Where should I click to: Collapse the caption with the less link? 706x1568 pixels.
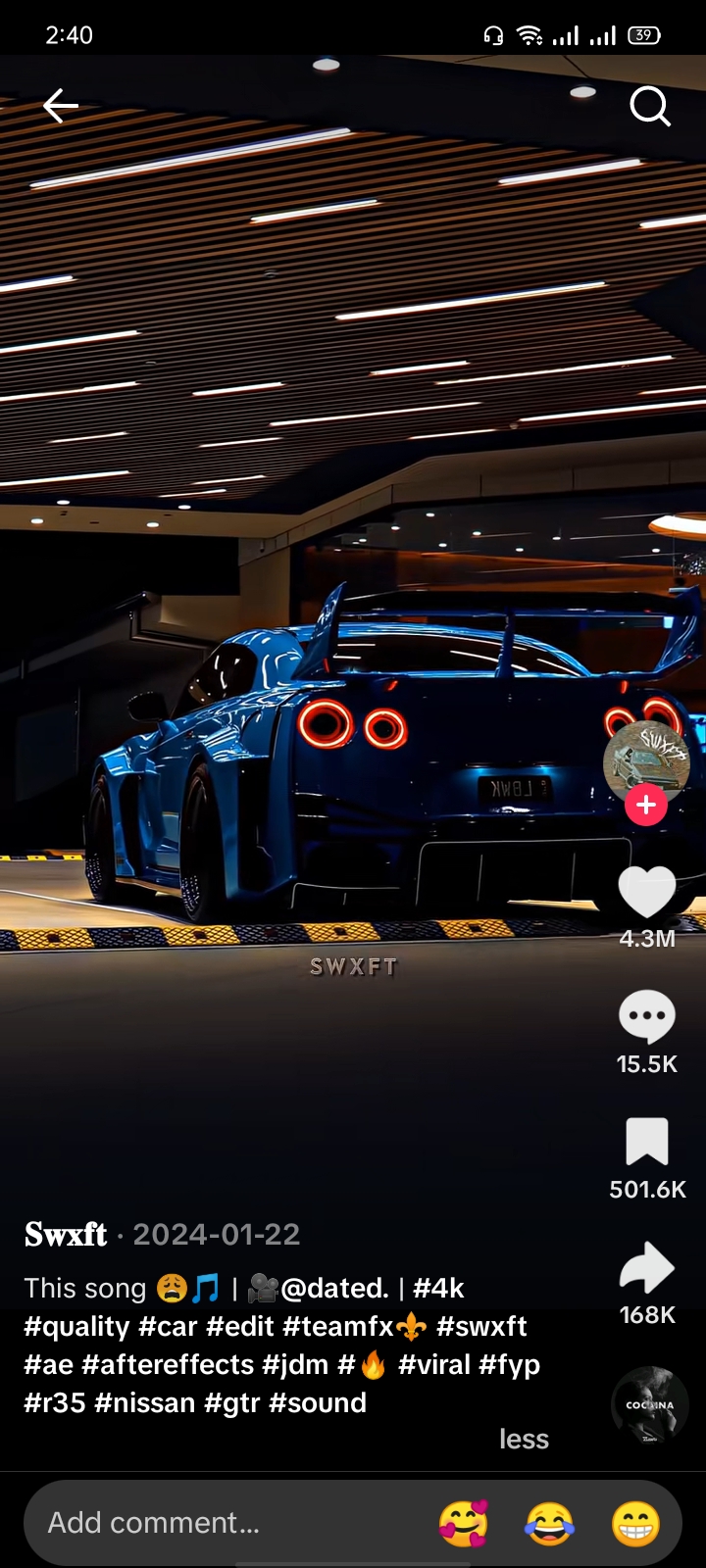click(524, 1439)
